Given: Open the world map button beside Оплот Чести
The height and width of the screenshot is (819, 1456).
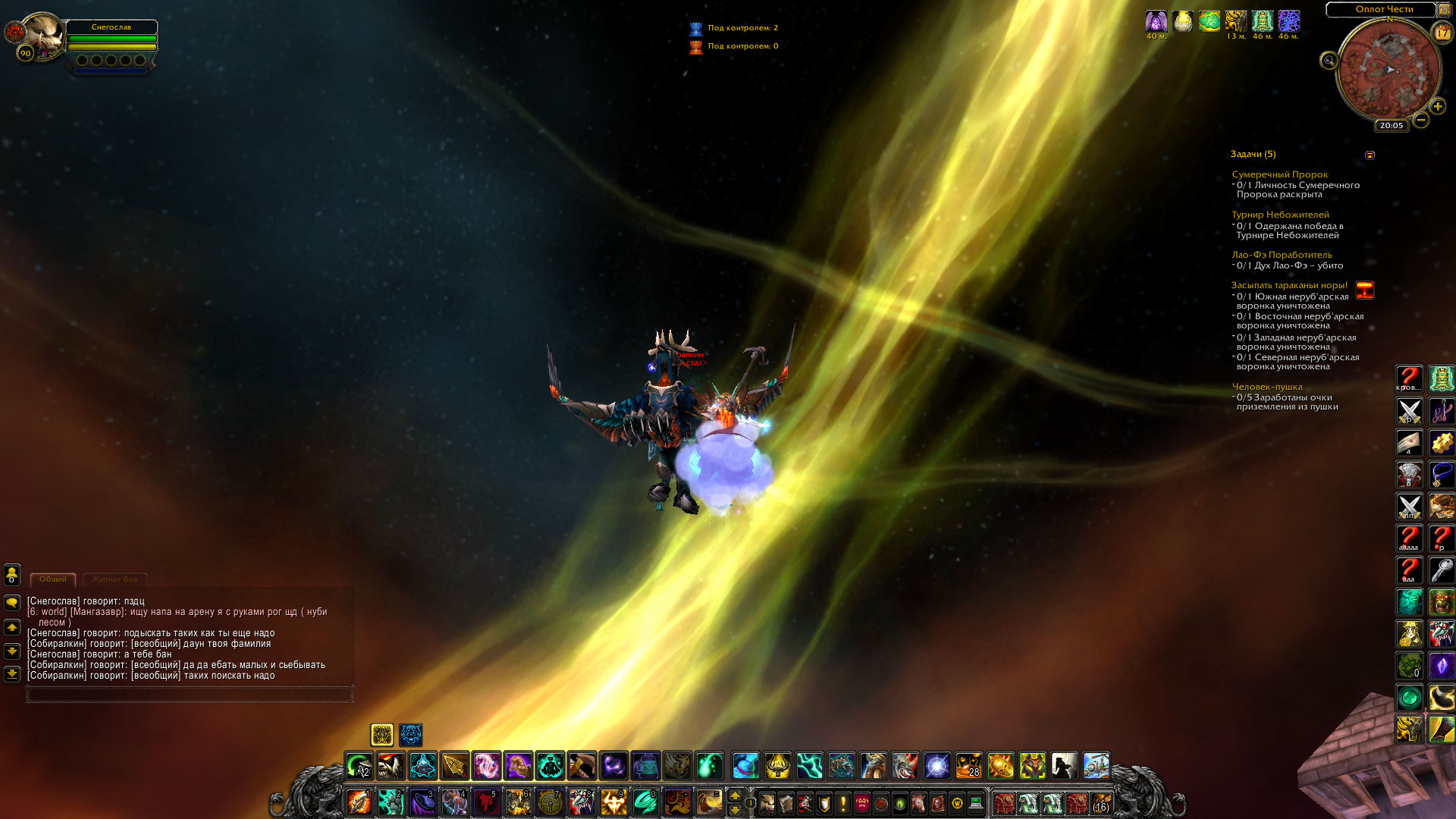Looking at the screenshot, I should pos(1444,10).
